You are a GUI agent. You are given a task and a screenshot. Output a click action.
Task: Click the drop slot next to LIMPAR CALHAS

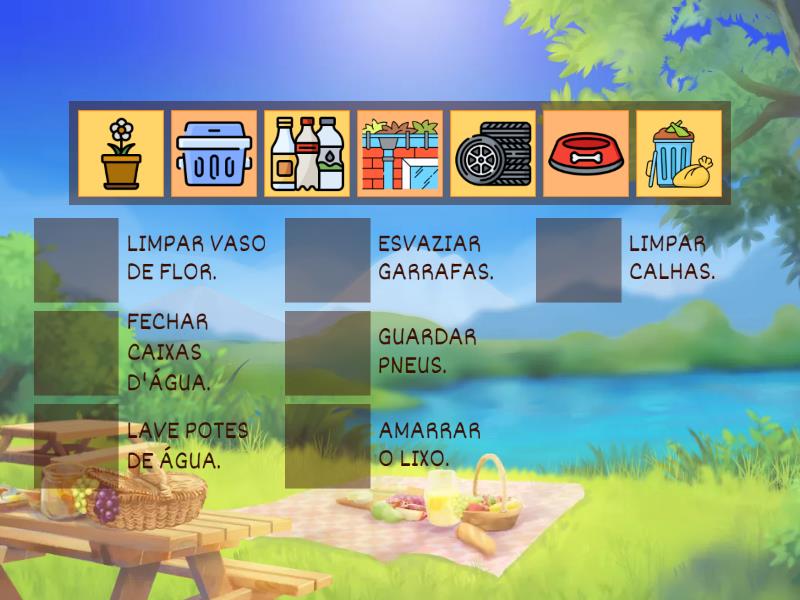tap(578, 260)
